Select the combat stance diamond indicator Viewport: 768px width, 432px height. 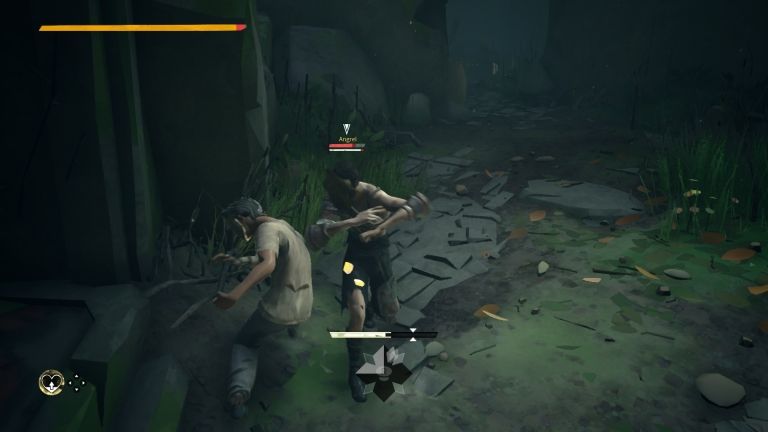point(385,371)
